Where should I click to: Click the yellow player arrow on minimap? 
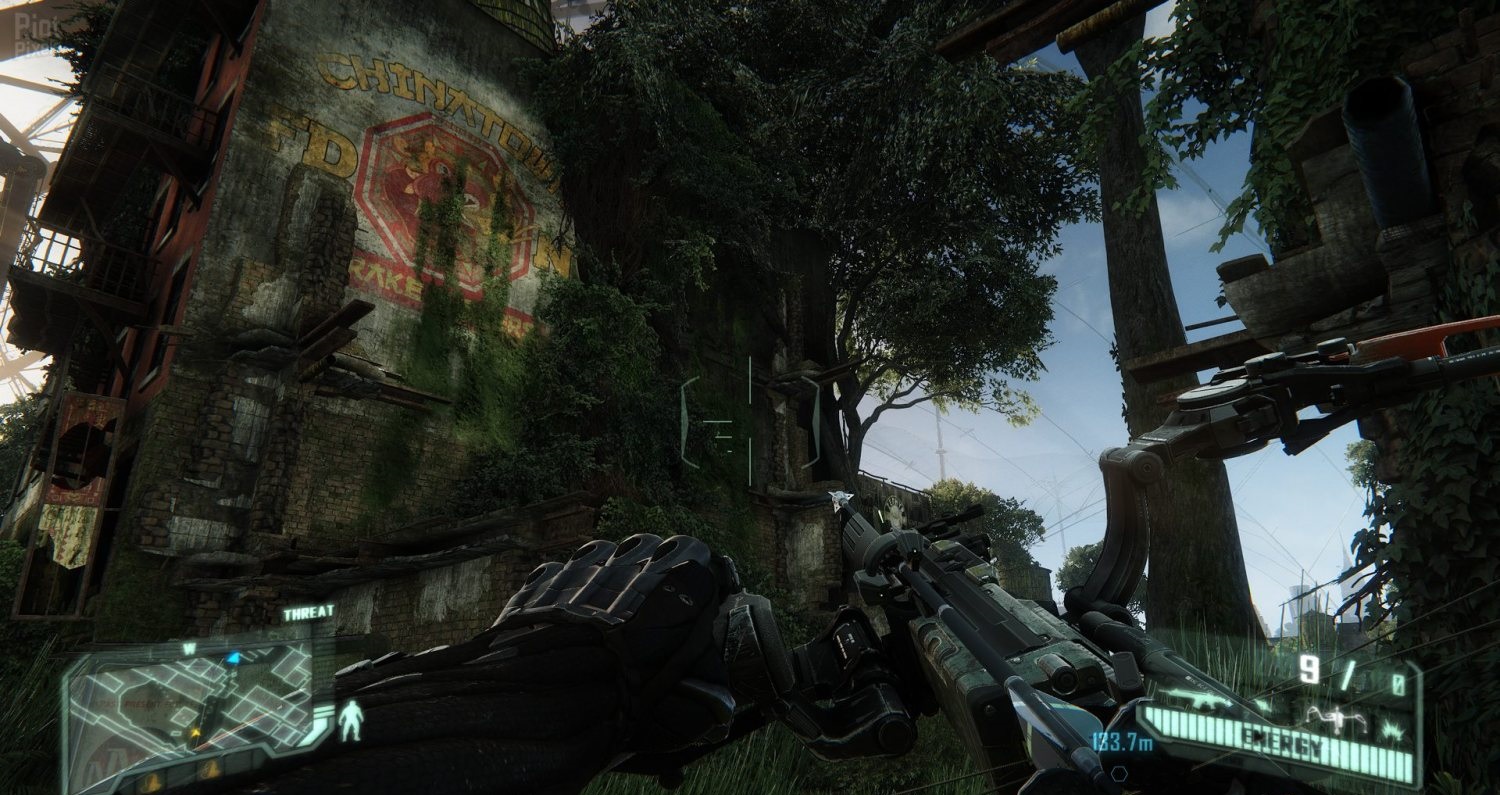pos(196,733)
